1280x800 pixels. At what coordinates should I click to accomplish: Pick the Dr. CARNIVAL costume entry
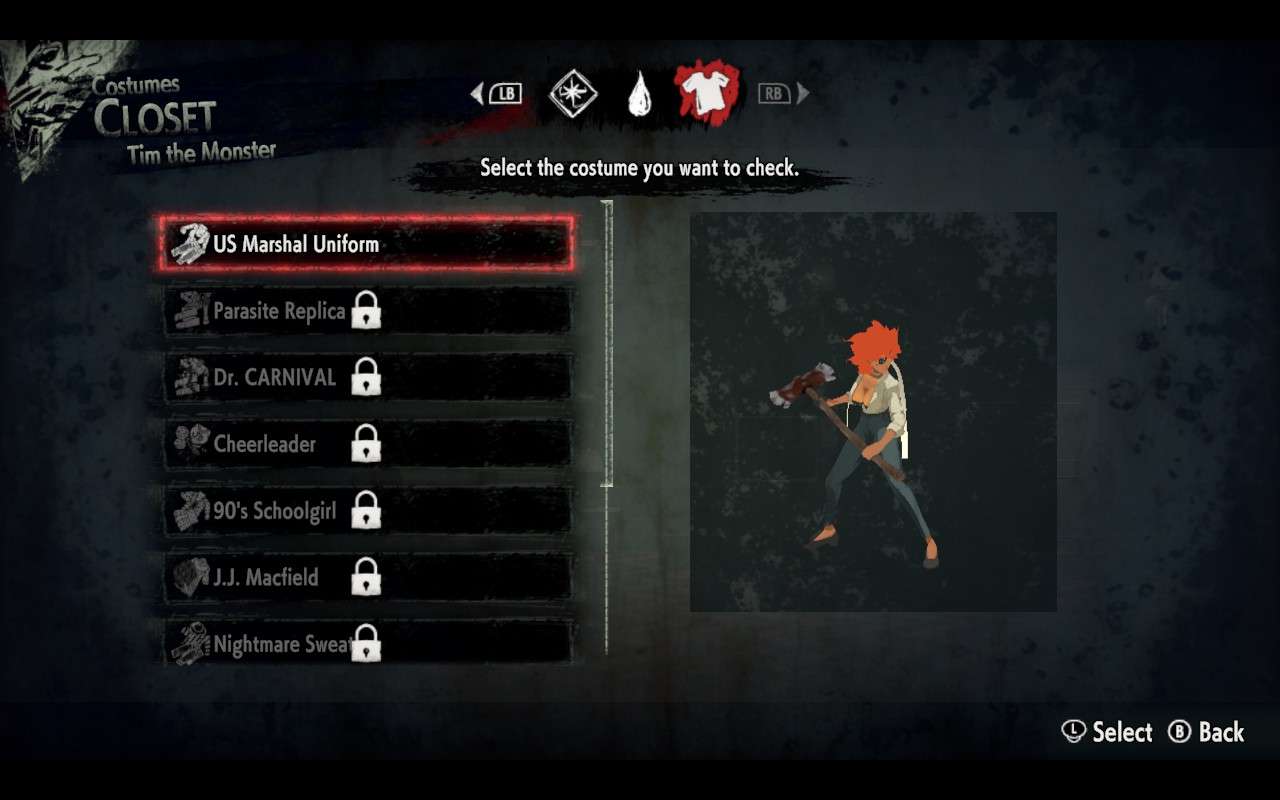click(x=366, y=378)
